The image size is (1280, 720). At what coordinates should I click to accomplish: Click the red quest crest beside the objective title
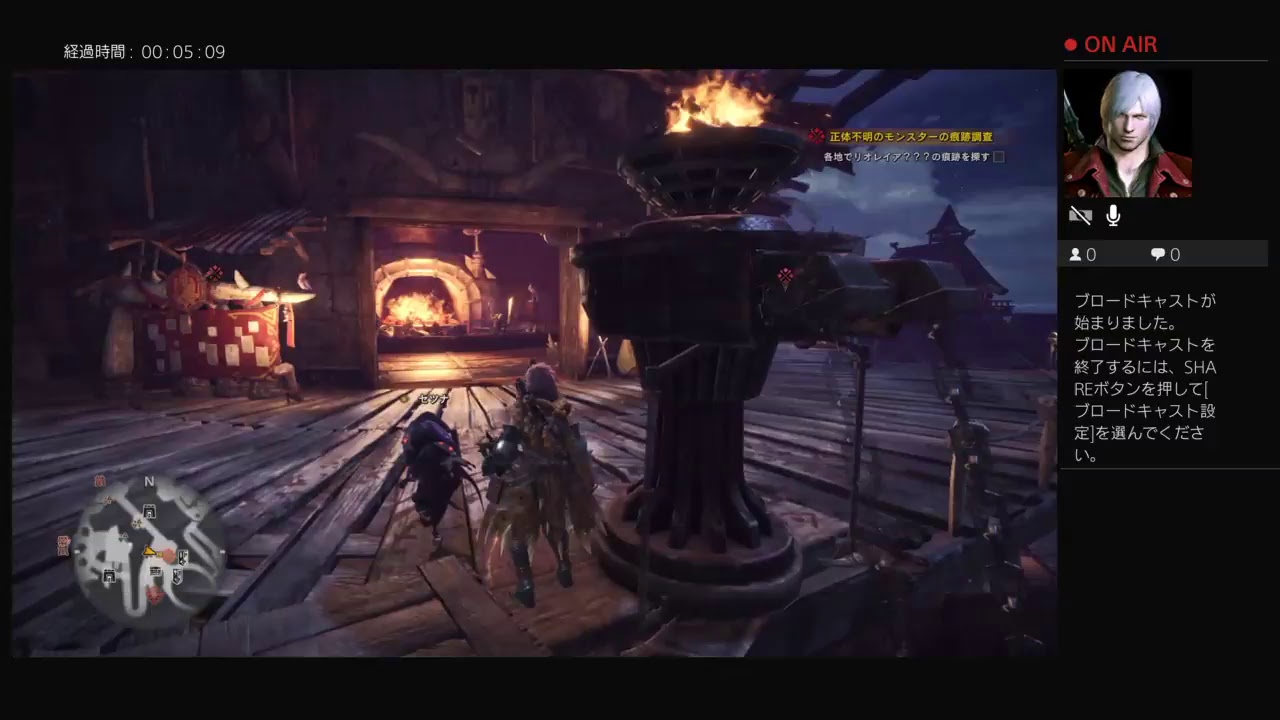tap(816, 134)
